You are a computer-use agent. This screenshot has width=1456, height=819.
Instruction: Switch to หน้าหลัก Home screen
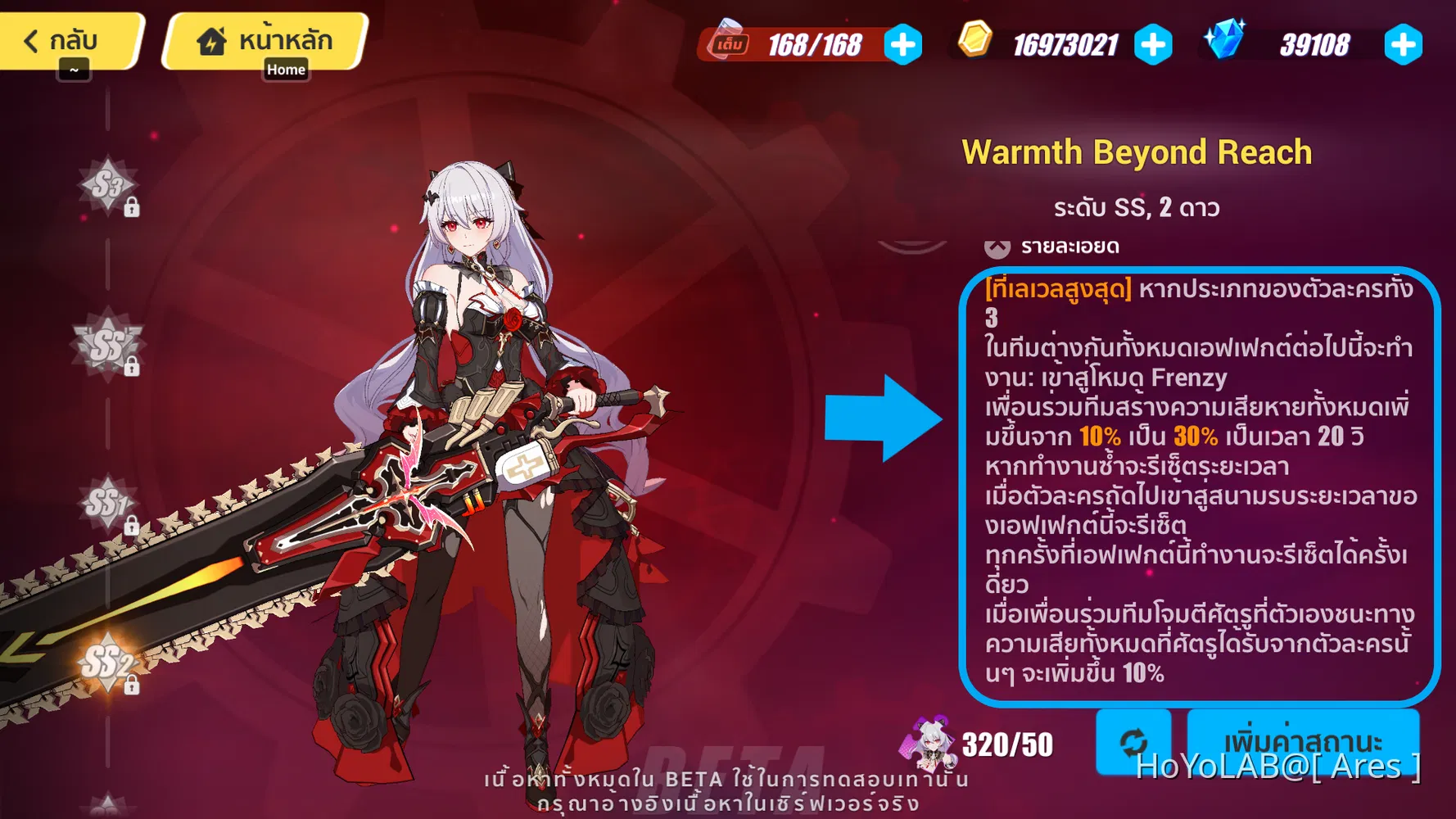pos(264,38)
